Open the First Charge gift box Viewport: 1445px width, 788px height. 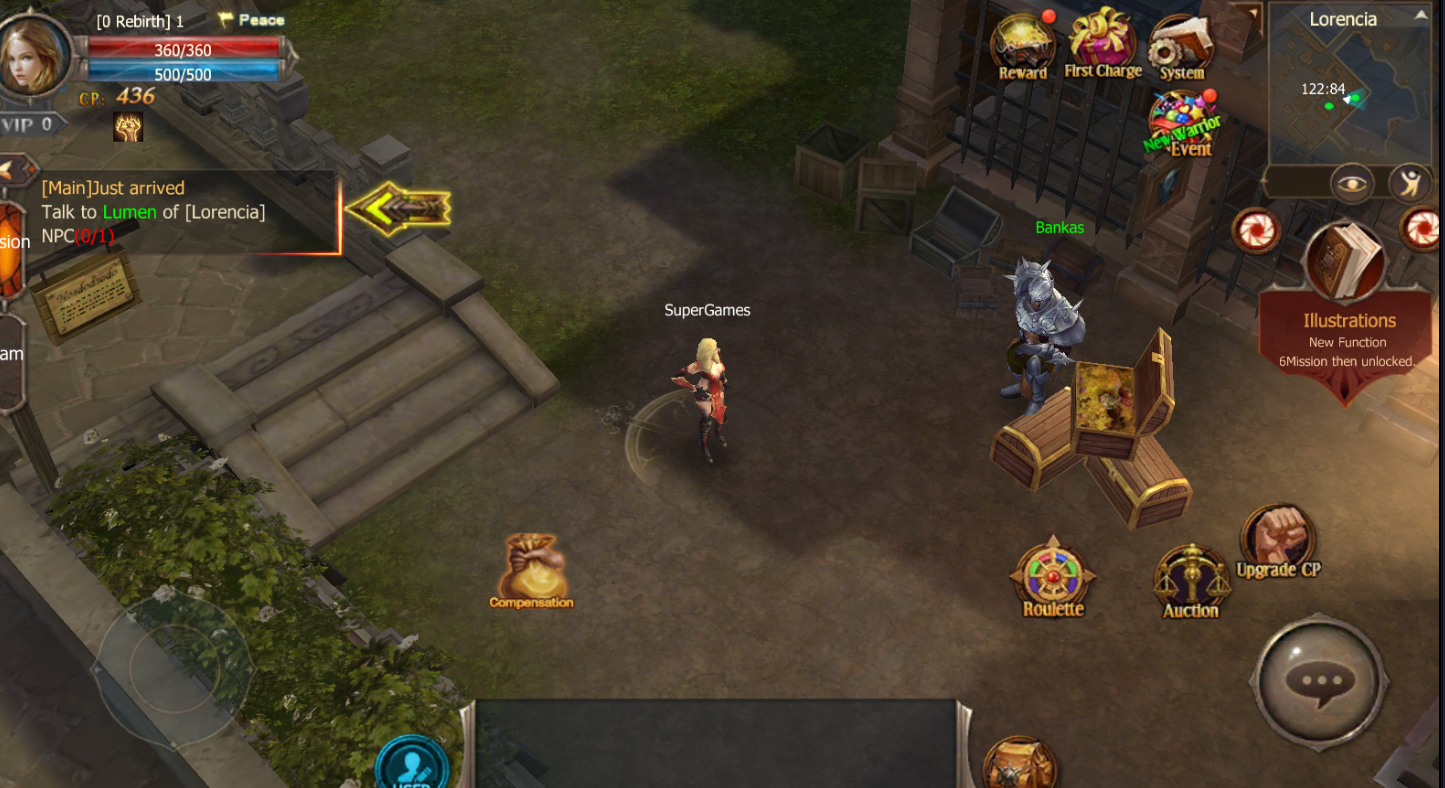[x=1102, y=43]
